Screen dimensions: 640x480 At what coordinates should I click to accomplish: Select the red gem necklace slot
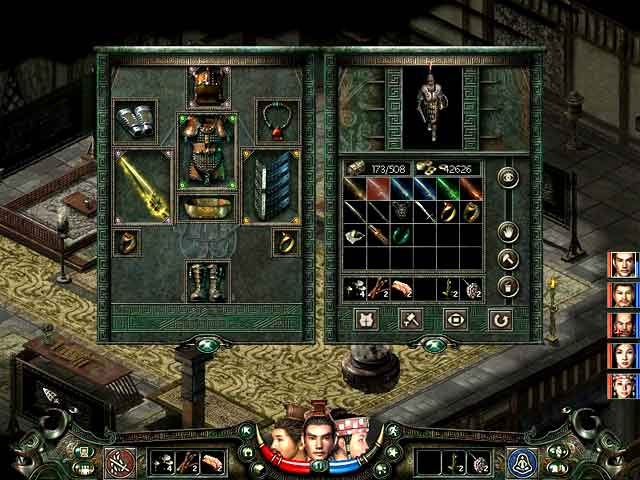(x=277, y=120)
